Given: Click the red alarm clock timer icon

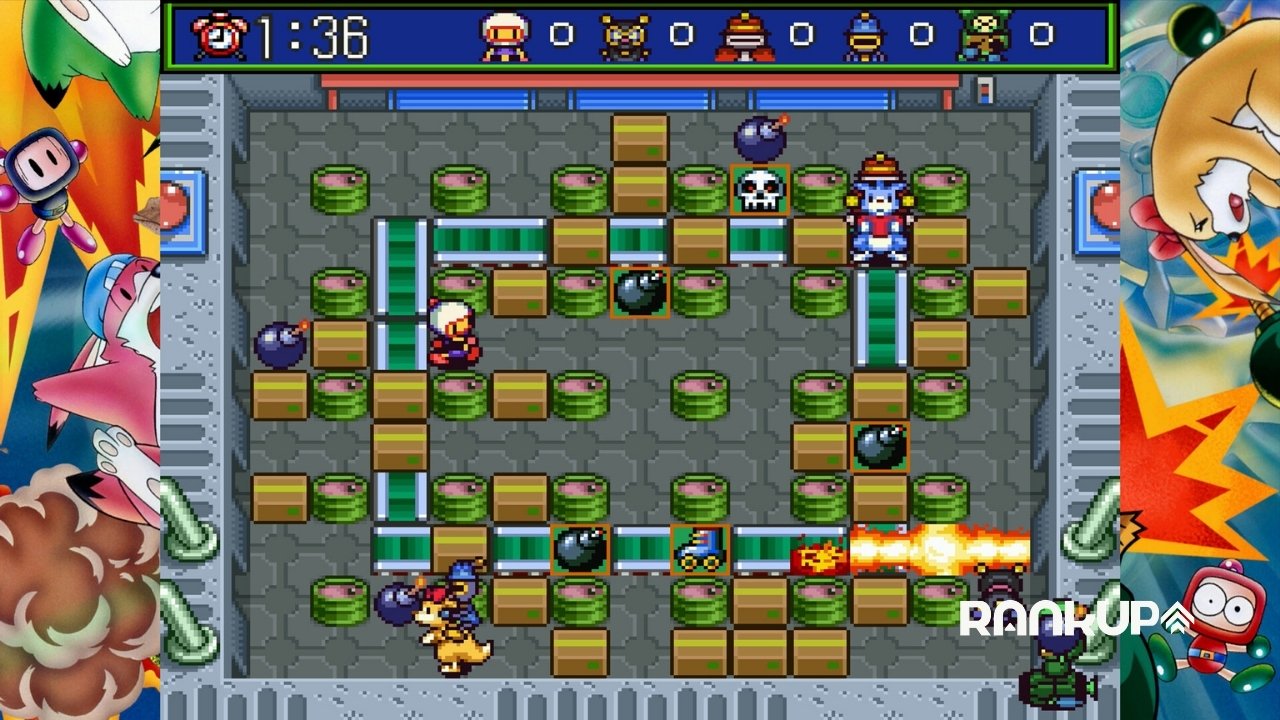Looking at the screenshot, I should pos(220,37).
